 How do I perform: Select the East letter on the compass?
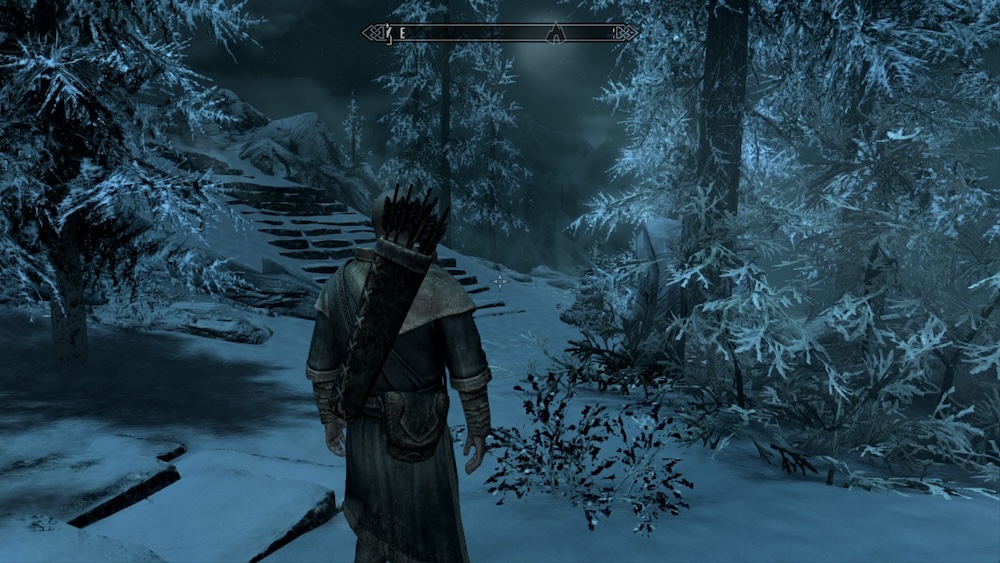pos(402,33)
